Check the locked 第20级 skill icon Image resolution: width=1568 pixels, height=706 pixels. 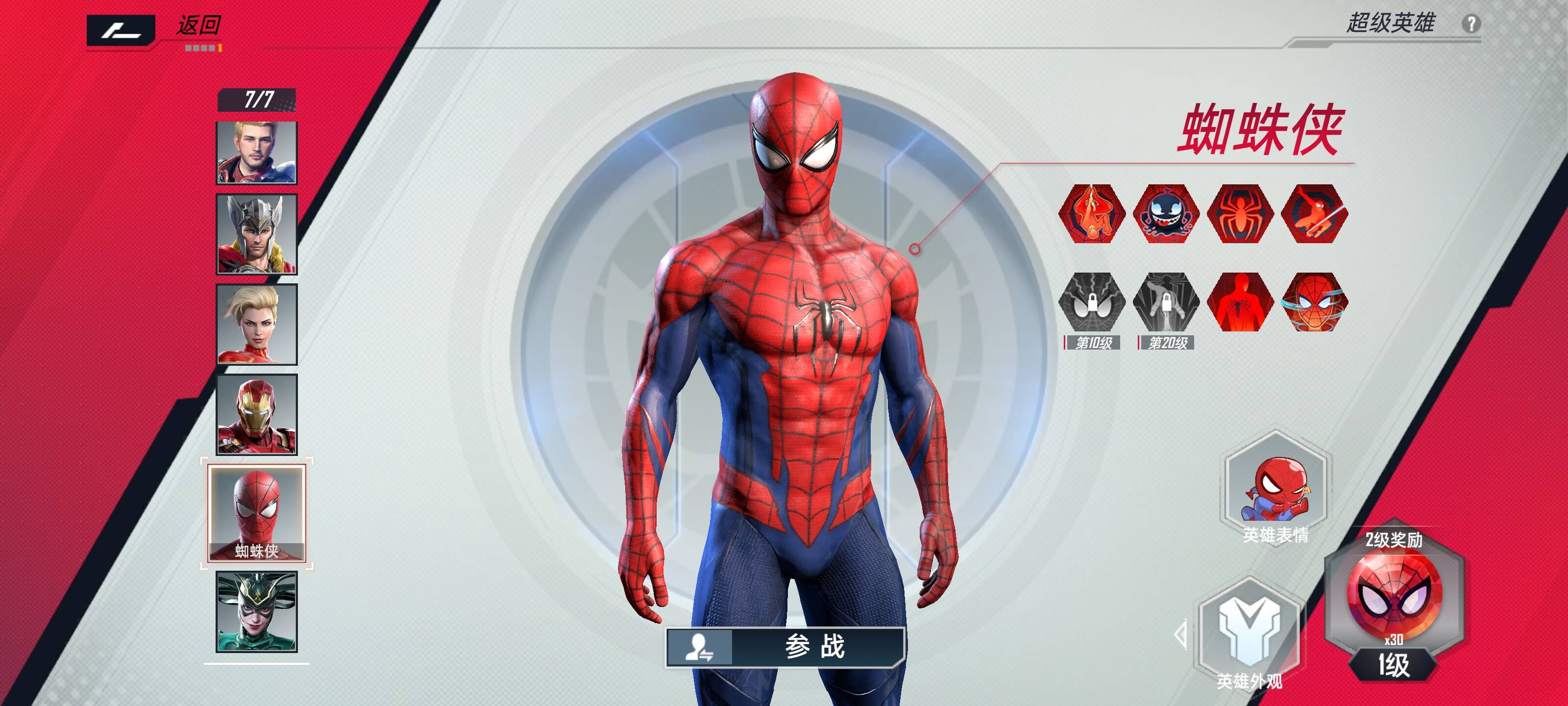click(x=1166, y=302)
